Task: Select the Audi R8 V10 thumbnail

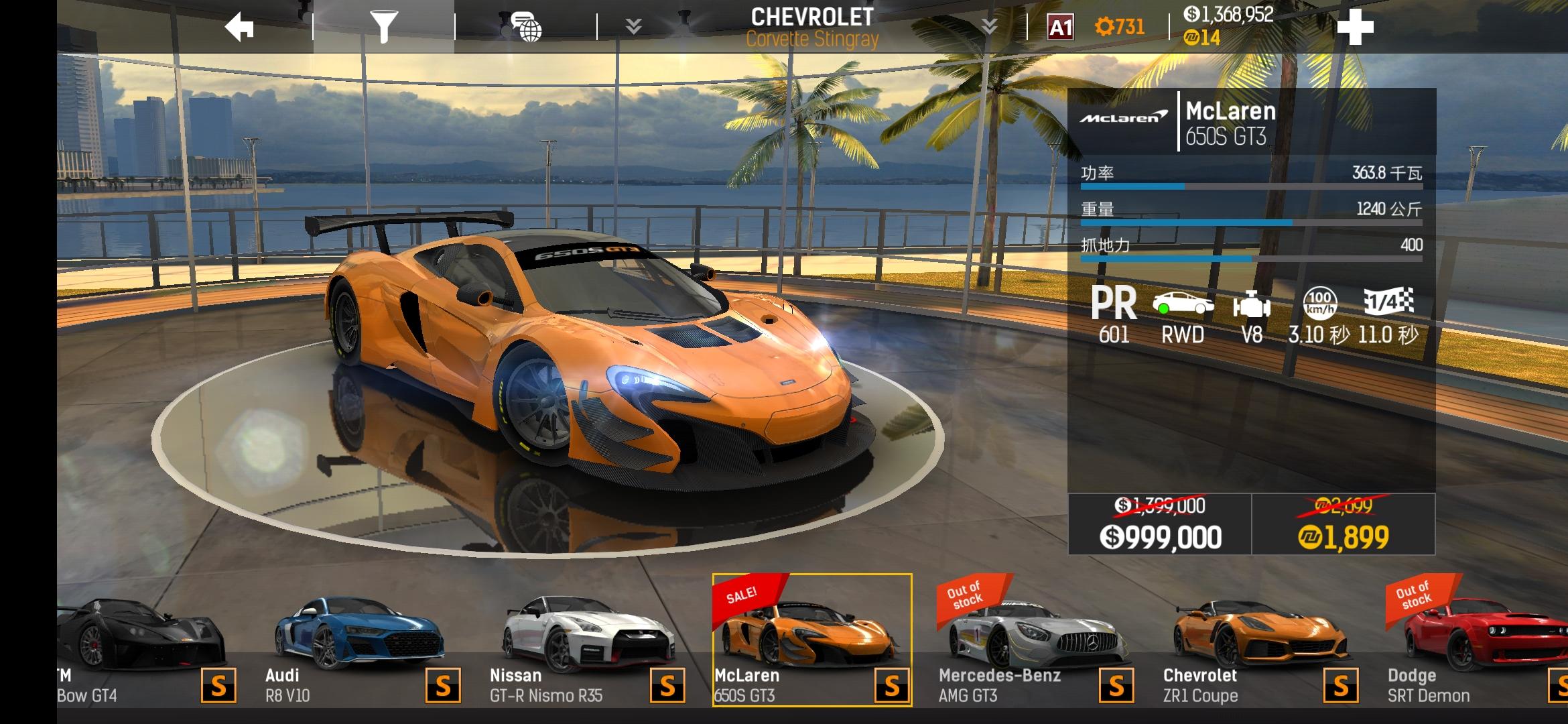Action: click(x=358, y=644)
